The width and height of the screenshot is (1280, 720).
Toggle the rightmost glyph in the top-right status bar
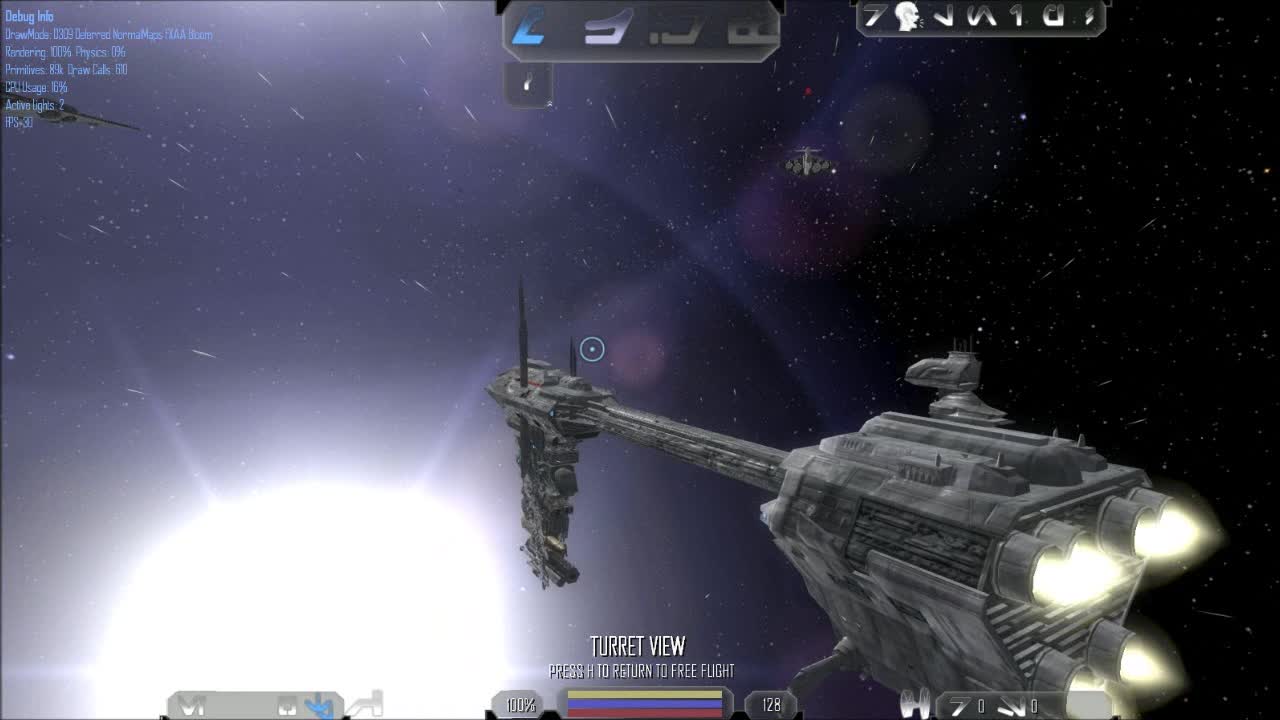pos(1090,17)
